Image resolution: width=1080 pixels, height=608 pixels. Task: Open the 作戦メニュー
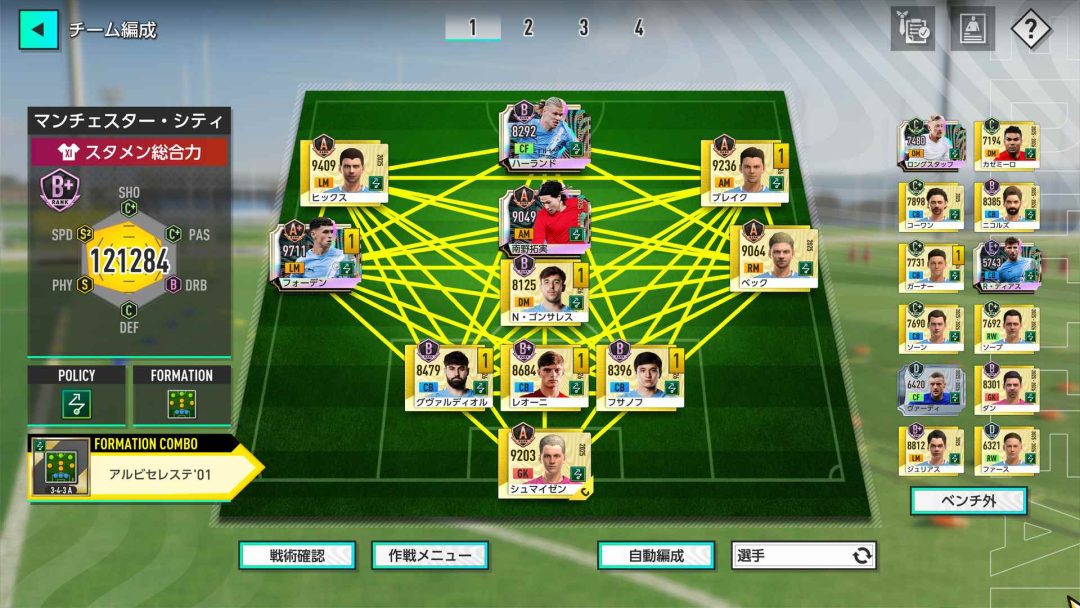[429, 555]
